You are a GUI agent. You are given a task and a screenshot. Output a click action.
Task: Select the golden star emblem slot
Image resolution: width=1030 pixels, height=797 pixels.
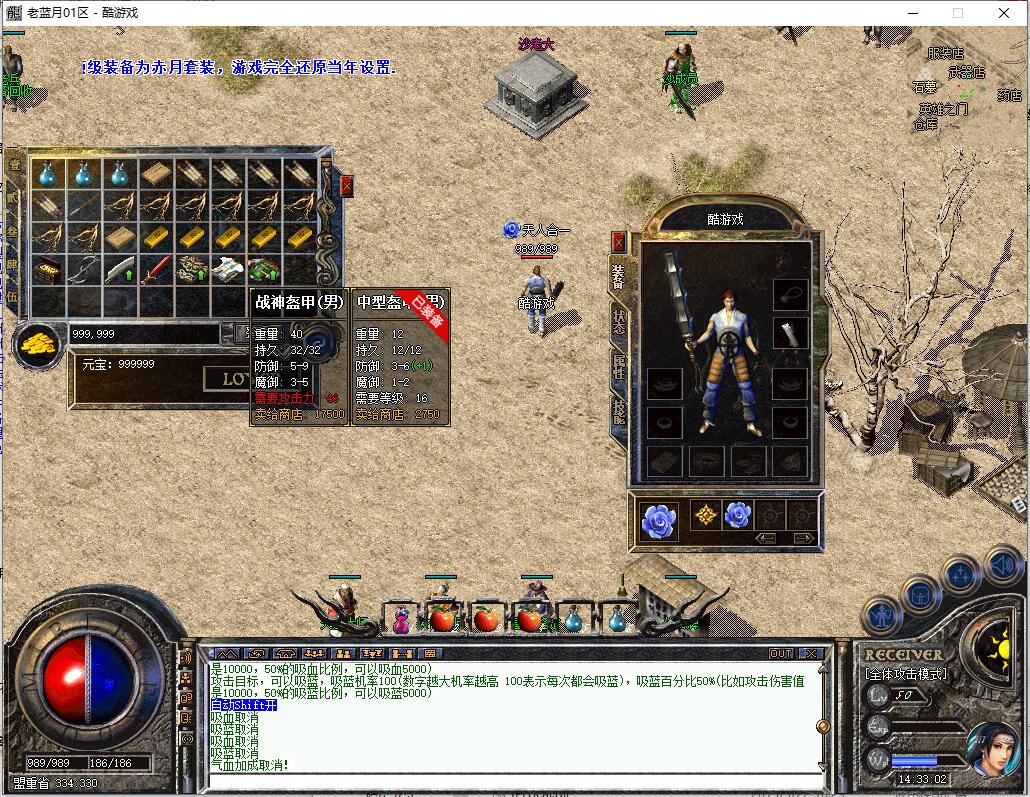pyautogui.click(x=706, y=516)
